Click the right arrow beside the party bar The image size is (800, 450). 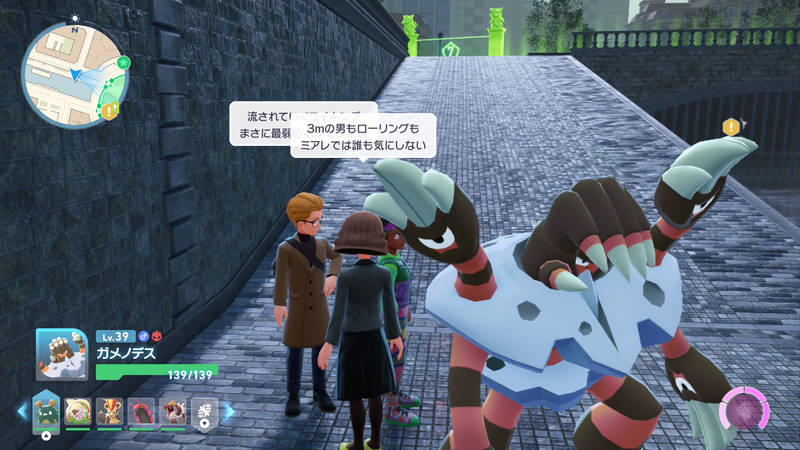click(x=227, y=410)
